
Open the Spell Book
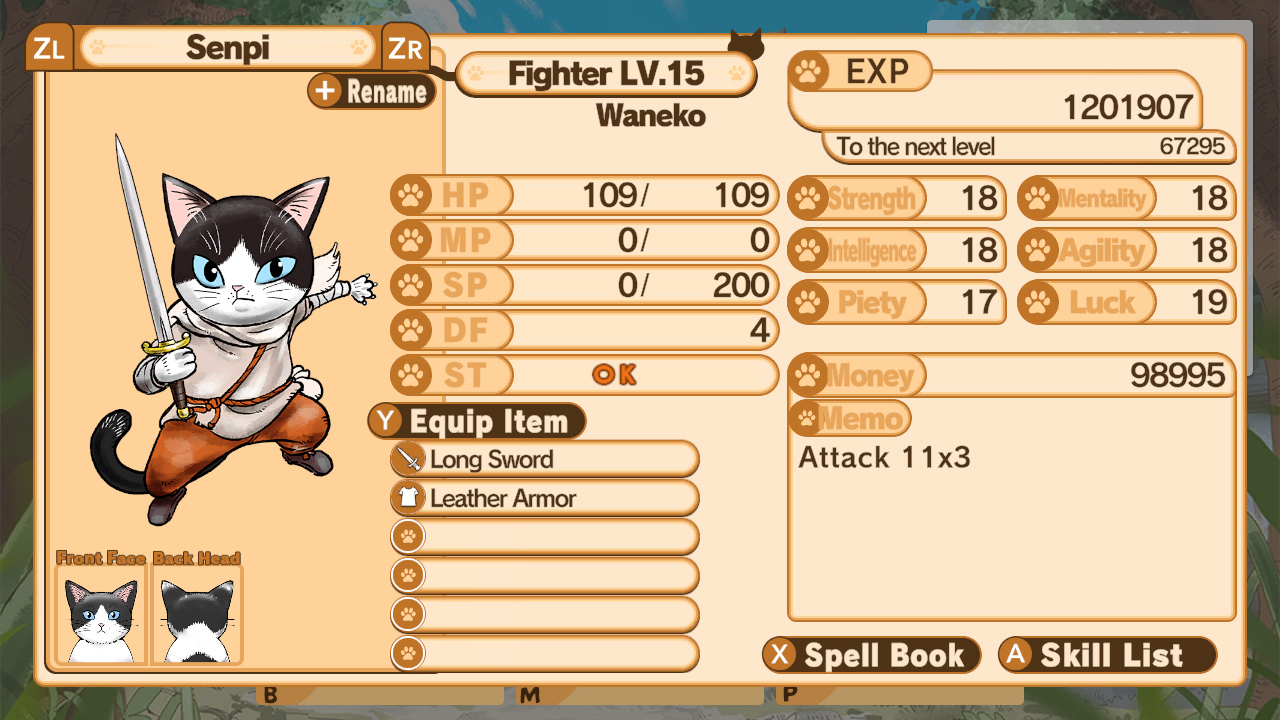coord(871,655)
